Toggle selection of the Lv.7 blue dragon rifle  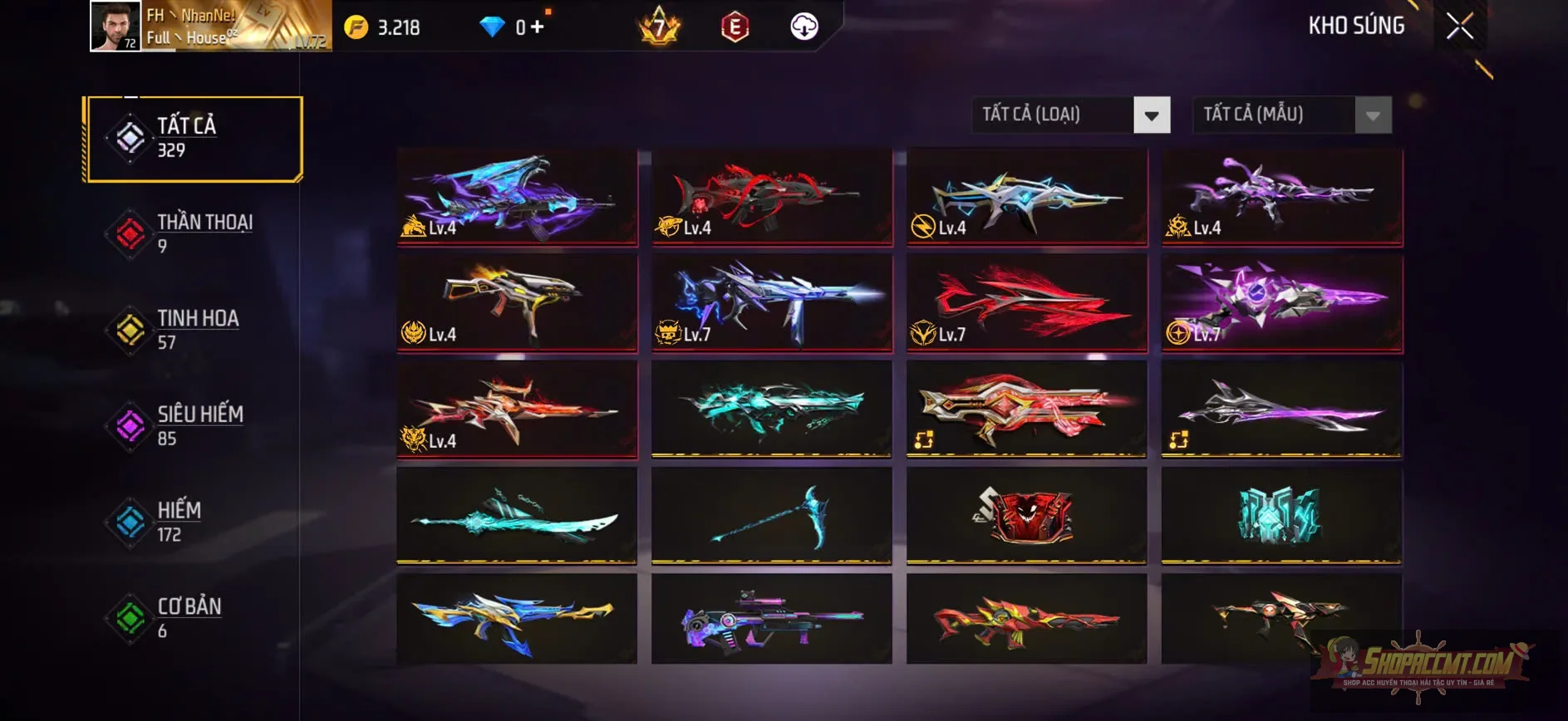(x=771, y=303)
